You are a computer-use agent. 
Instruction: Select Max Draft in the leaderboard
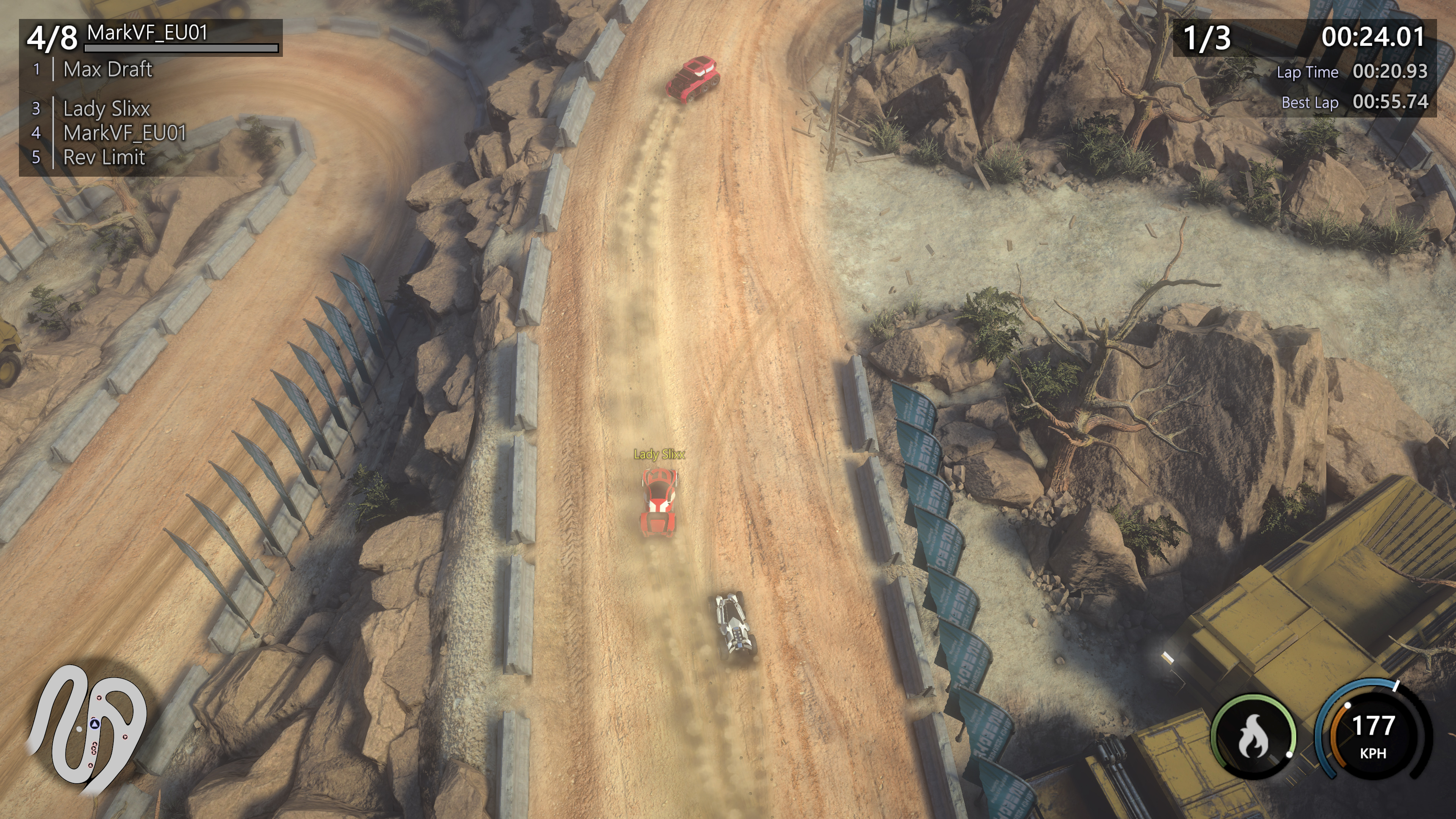click(107, 69)
